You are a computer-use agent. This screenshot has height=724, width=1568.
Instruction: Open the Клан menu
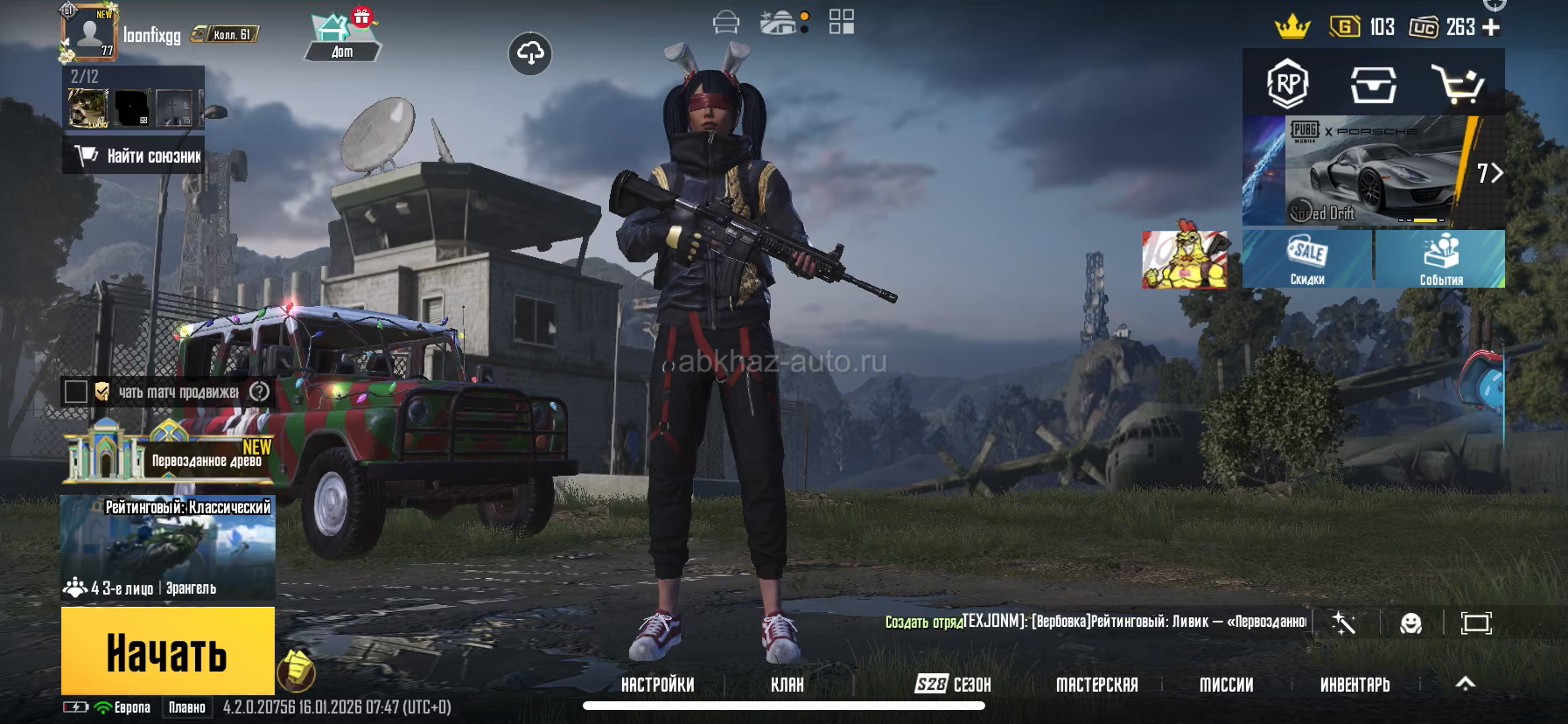click(787, 685)
